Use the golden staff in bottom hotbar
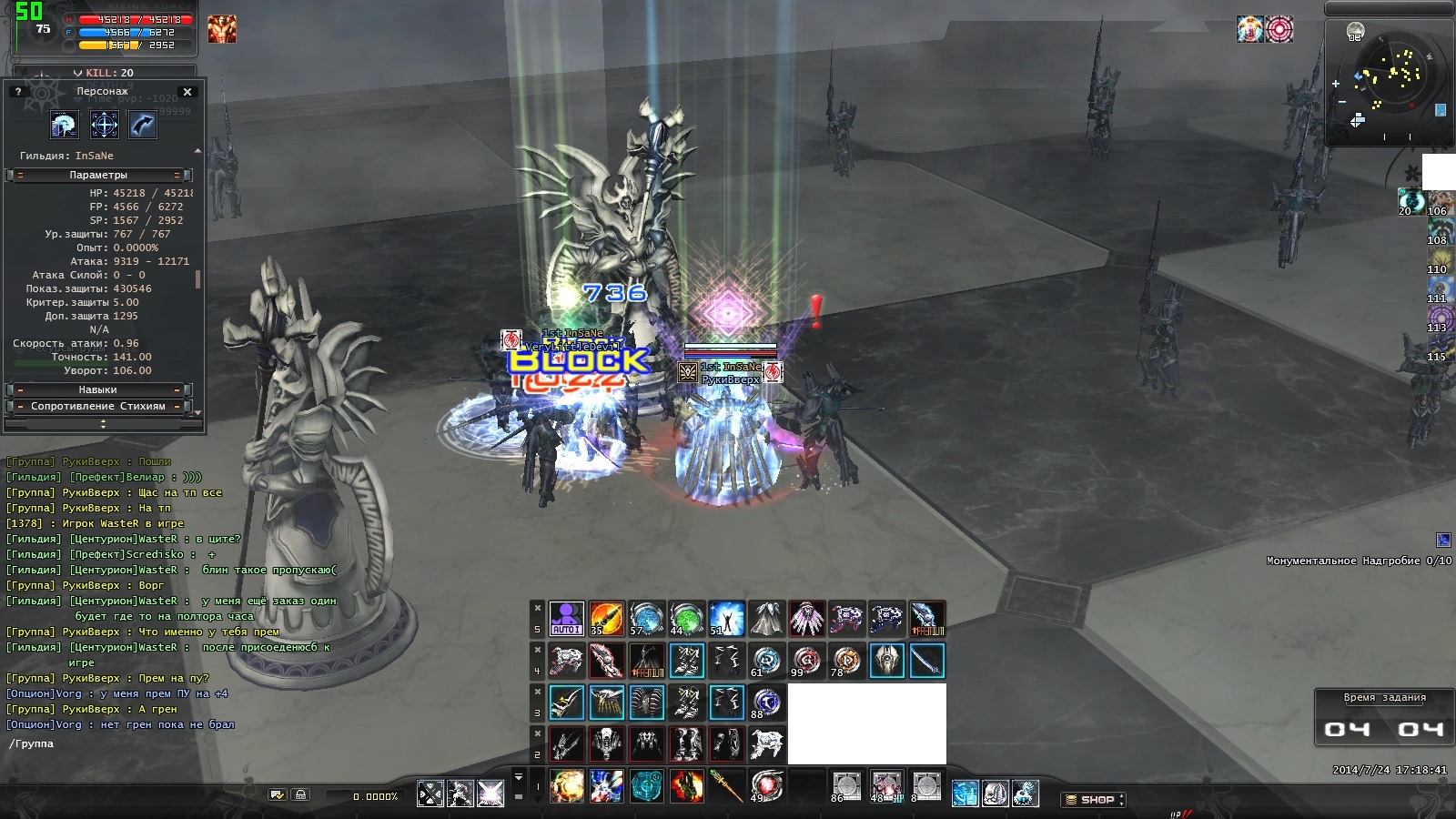1456x819 pixels. point(727,786)
